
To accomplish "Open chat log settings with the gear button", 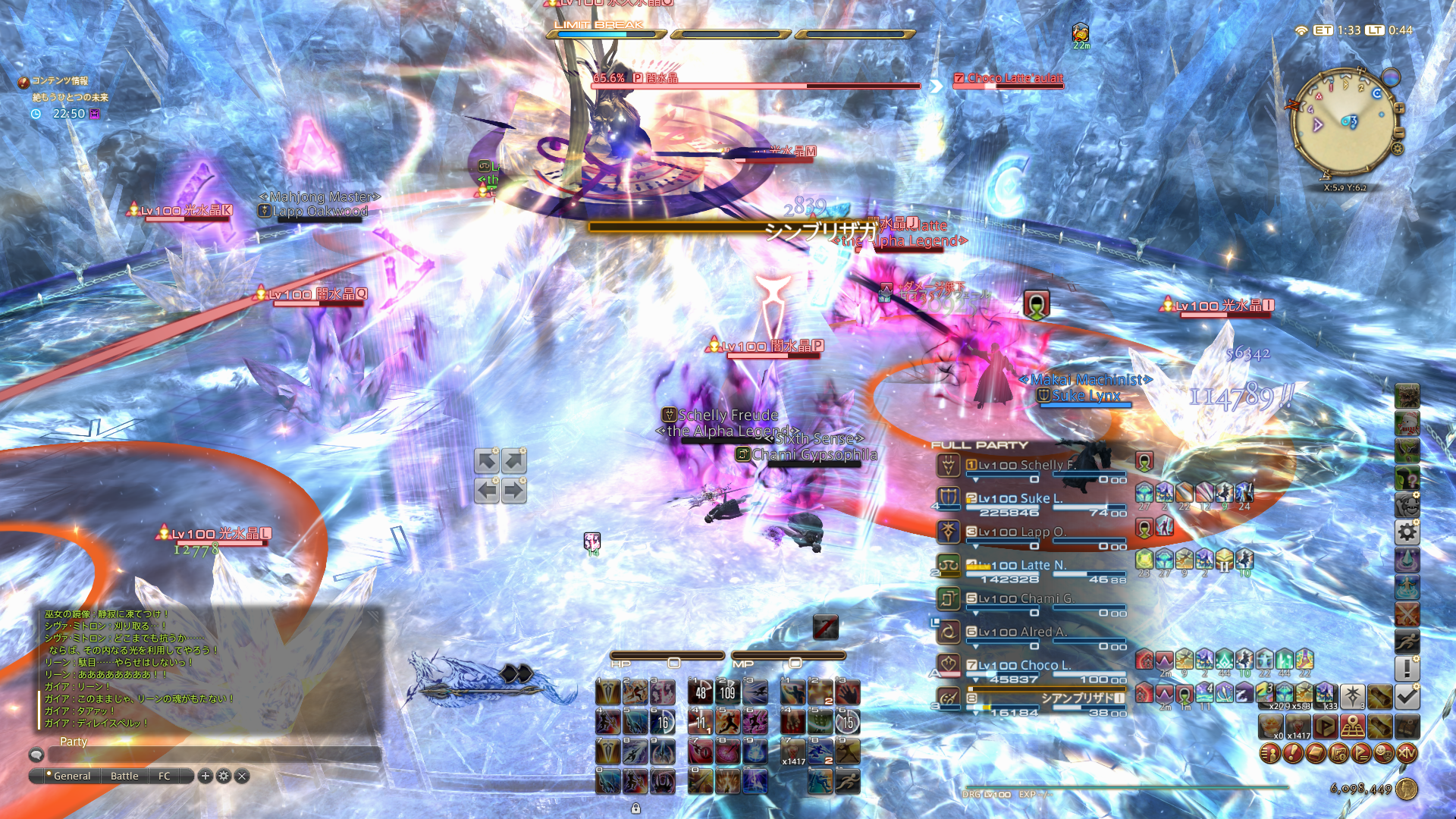I will pos(223,776).
